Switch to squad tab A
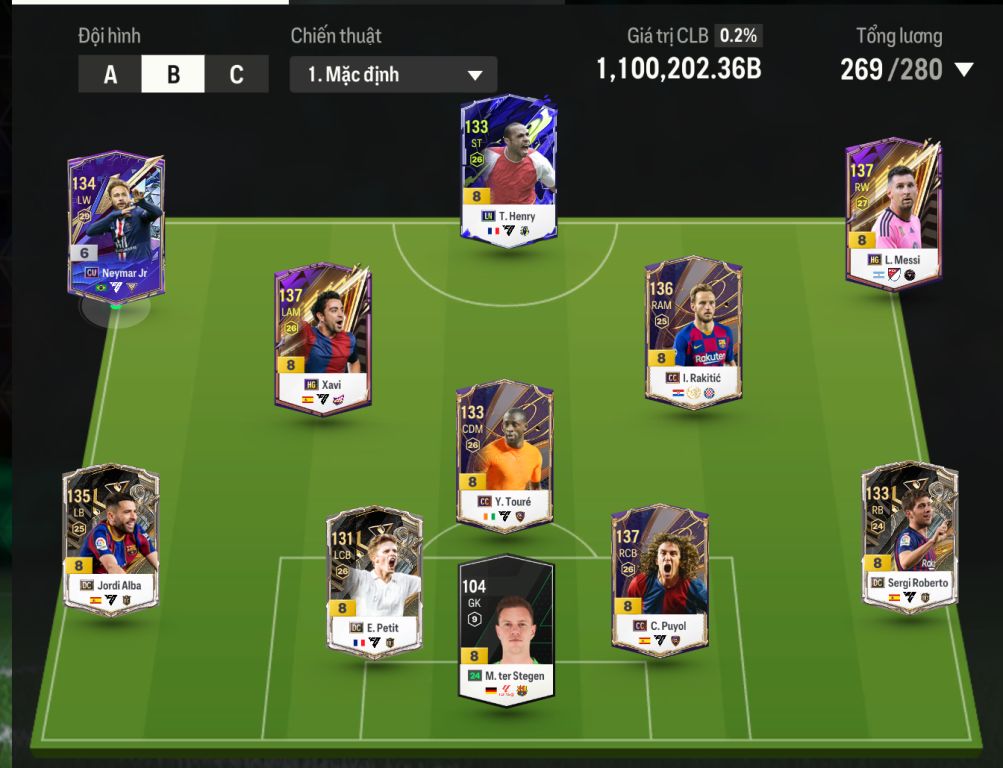Image resolution: width=1003 pixels, height=768 pixels. pos(110,75)
